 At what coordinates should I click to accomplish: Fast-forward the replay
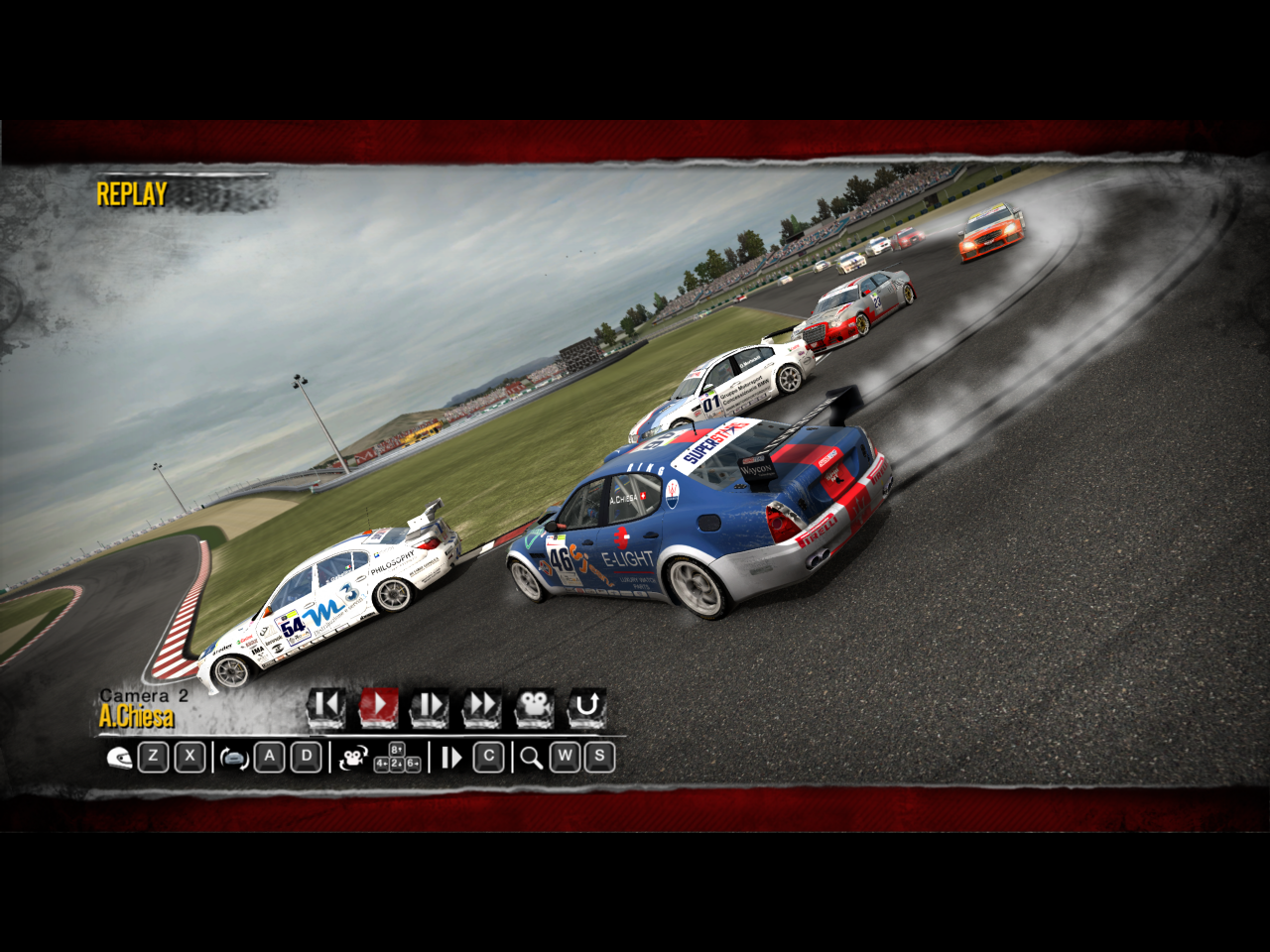coord(482,707)
